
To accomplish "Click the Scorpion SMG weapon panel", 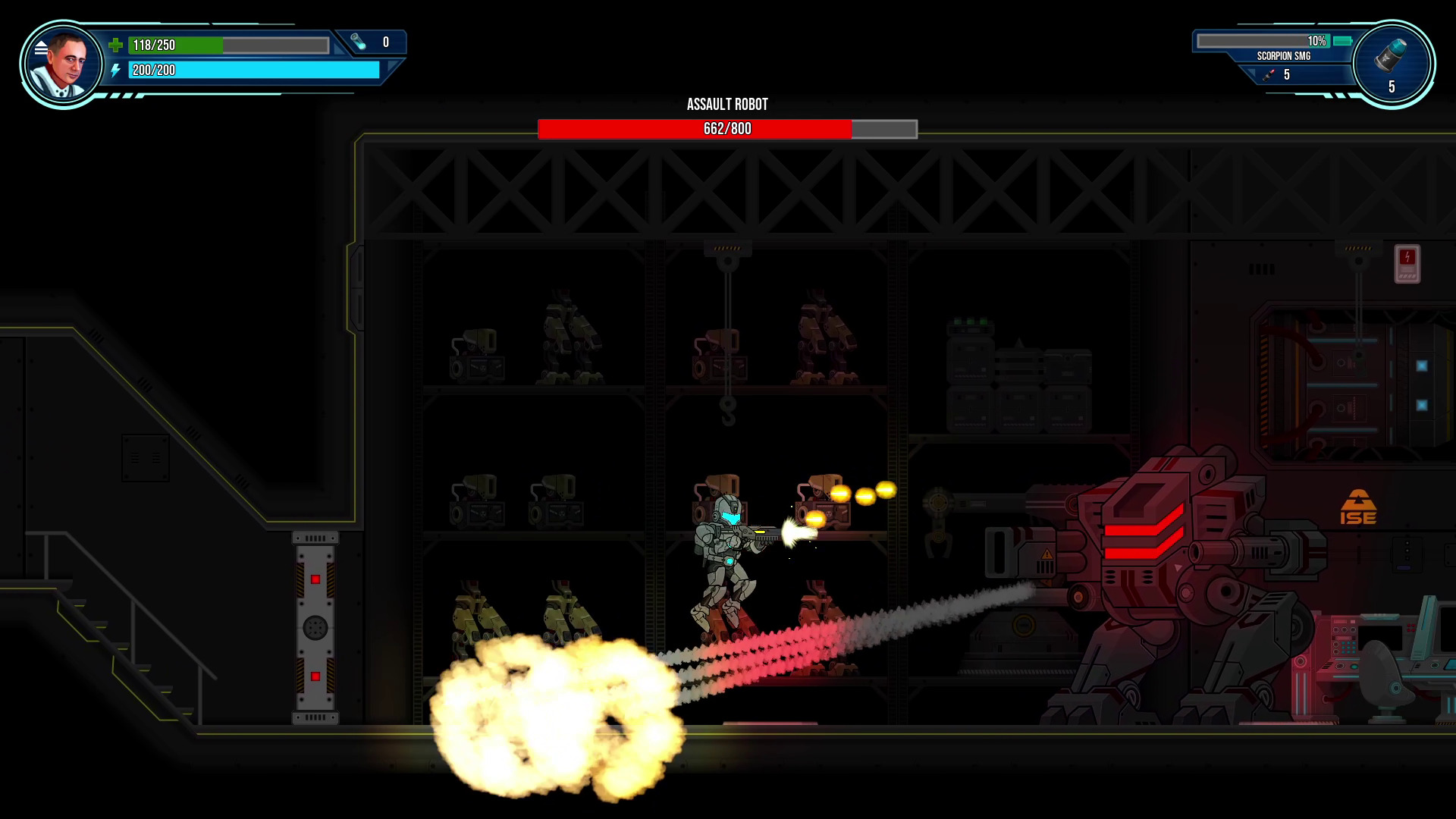I will (x=1283, y=55).
